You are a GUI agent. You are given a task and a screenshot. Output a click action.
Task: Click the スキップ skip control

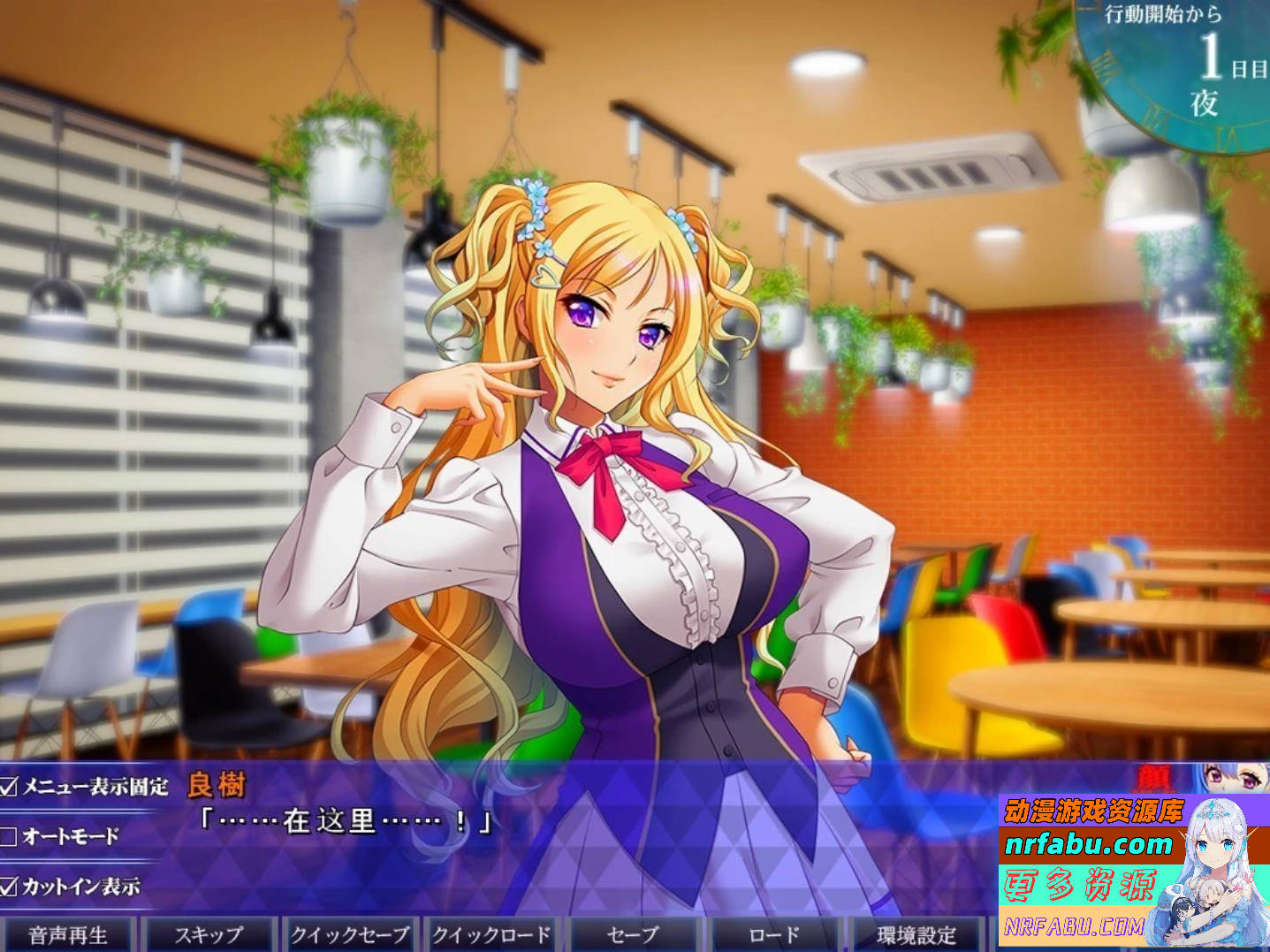210,933
